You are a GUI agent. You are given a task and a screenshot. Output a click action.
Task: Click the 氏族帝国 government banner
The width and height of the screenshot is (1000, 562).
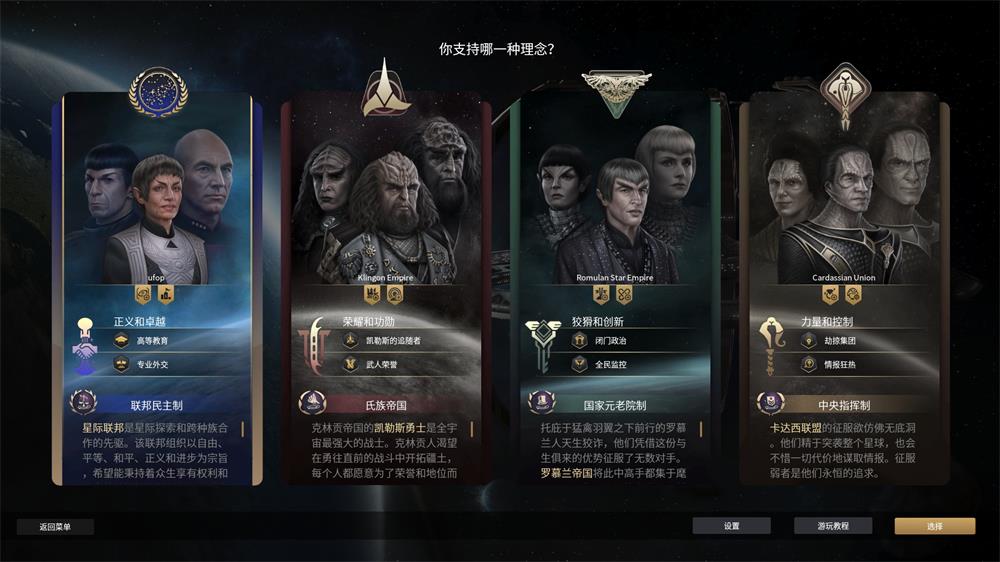[385, 406]
